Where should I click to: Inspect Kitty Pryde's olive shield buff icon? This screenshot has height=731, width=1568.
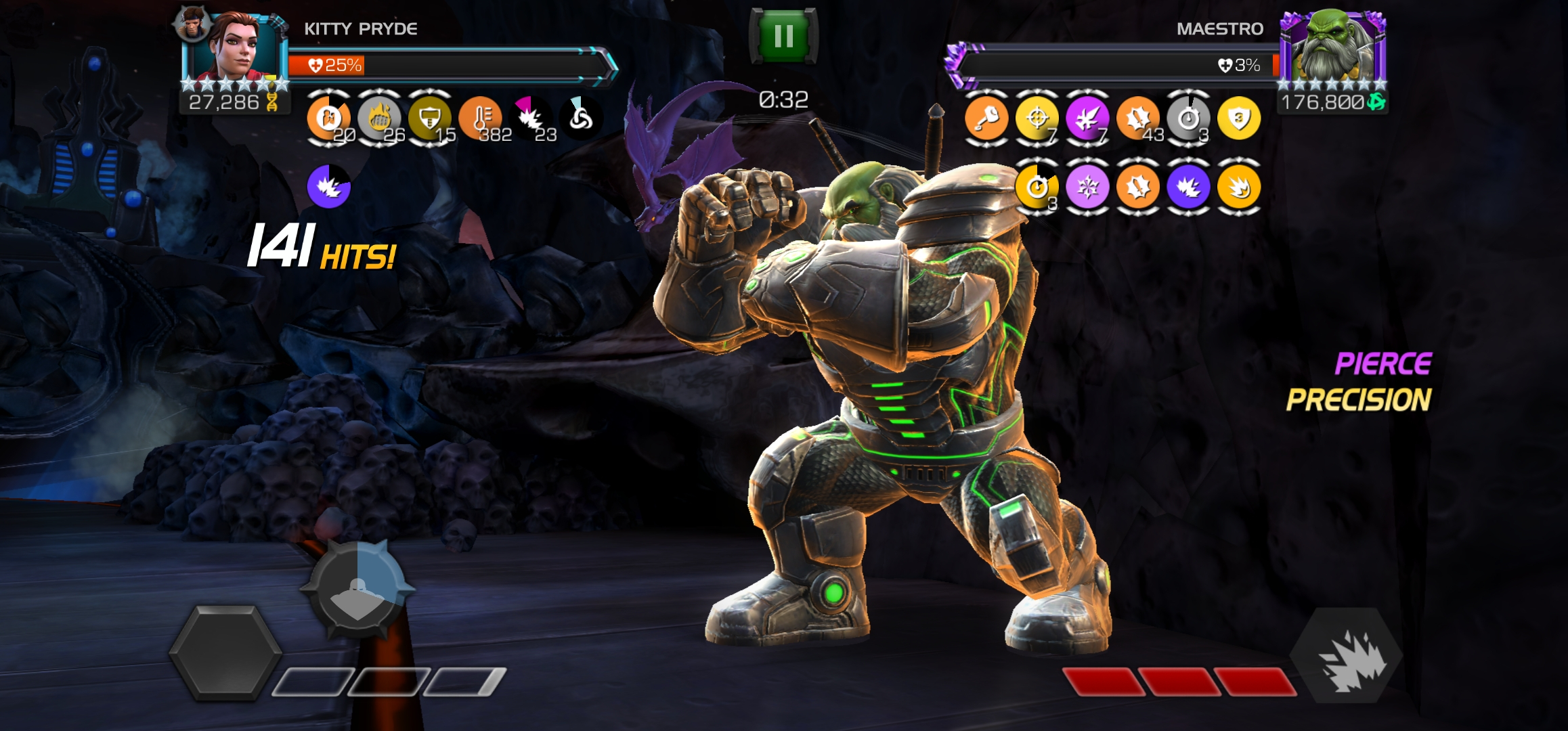point(429,118)
